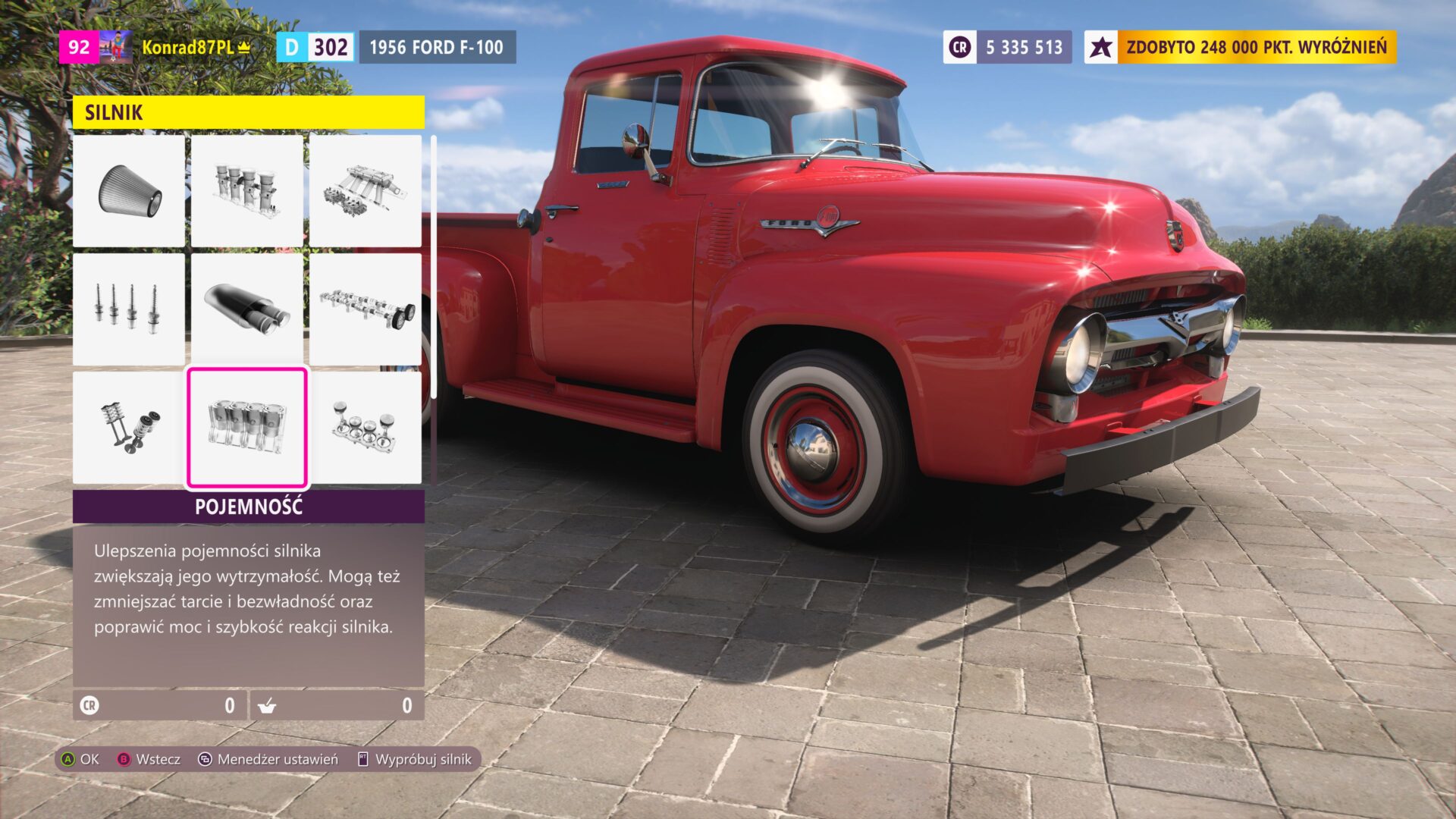Click the highlighted Pojemność displacement tile
Image resolution: width=1456 pixels, height=819 pixels.
(247, 428)
